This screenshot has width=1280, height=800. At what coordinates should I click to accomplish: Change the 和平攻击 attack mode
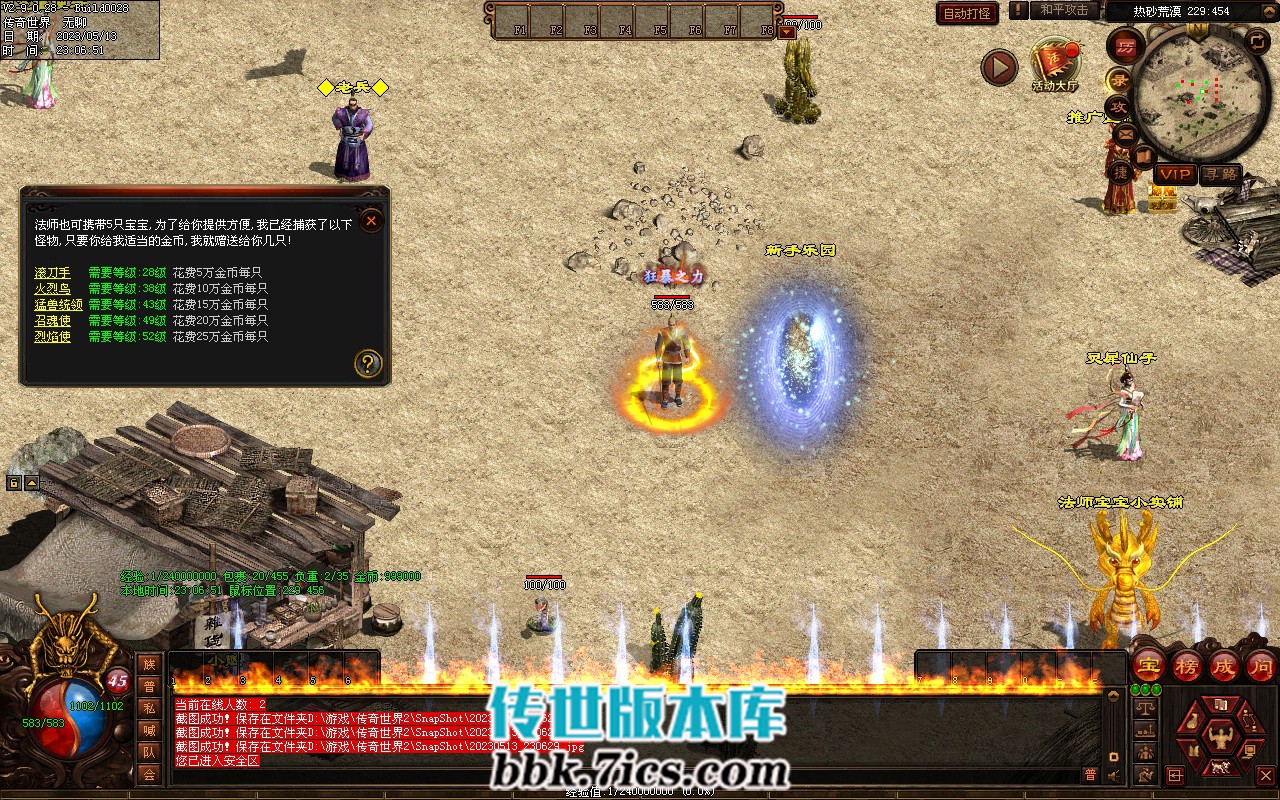coord(1064,10)
